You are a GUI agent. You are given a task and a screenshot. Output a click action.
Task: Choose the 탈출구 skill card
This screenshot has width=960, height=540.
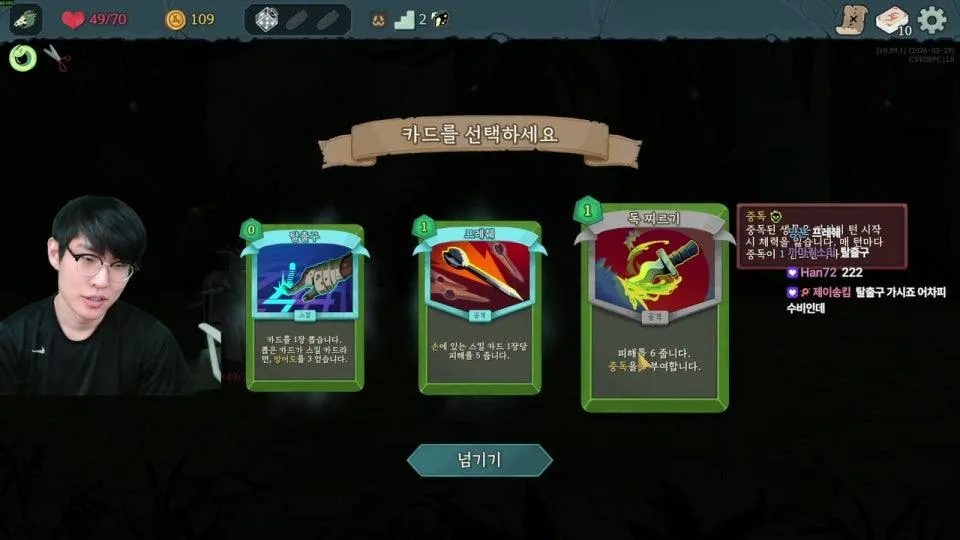click(x=305, y=308)
